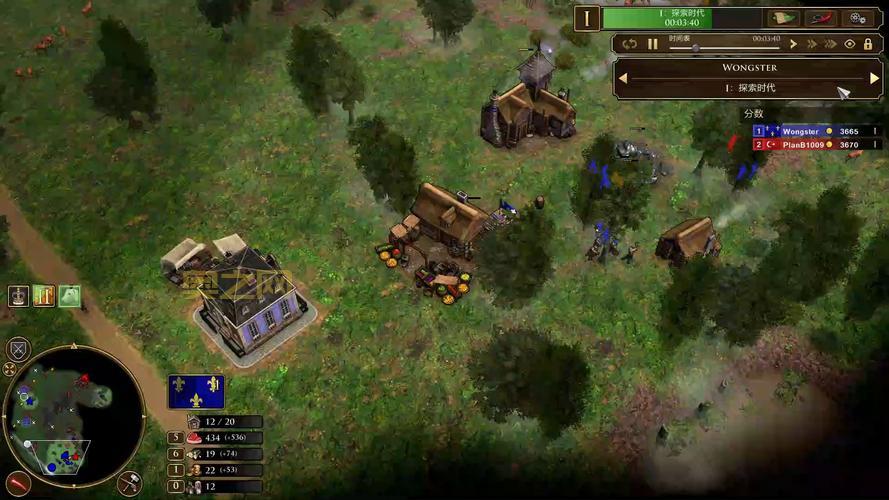
Task: Click the replay timeline slider handle
Action: pos(695,47)
